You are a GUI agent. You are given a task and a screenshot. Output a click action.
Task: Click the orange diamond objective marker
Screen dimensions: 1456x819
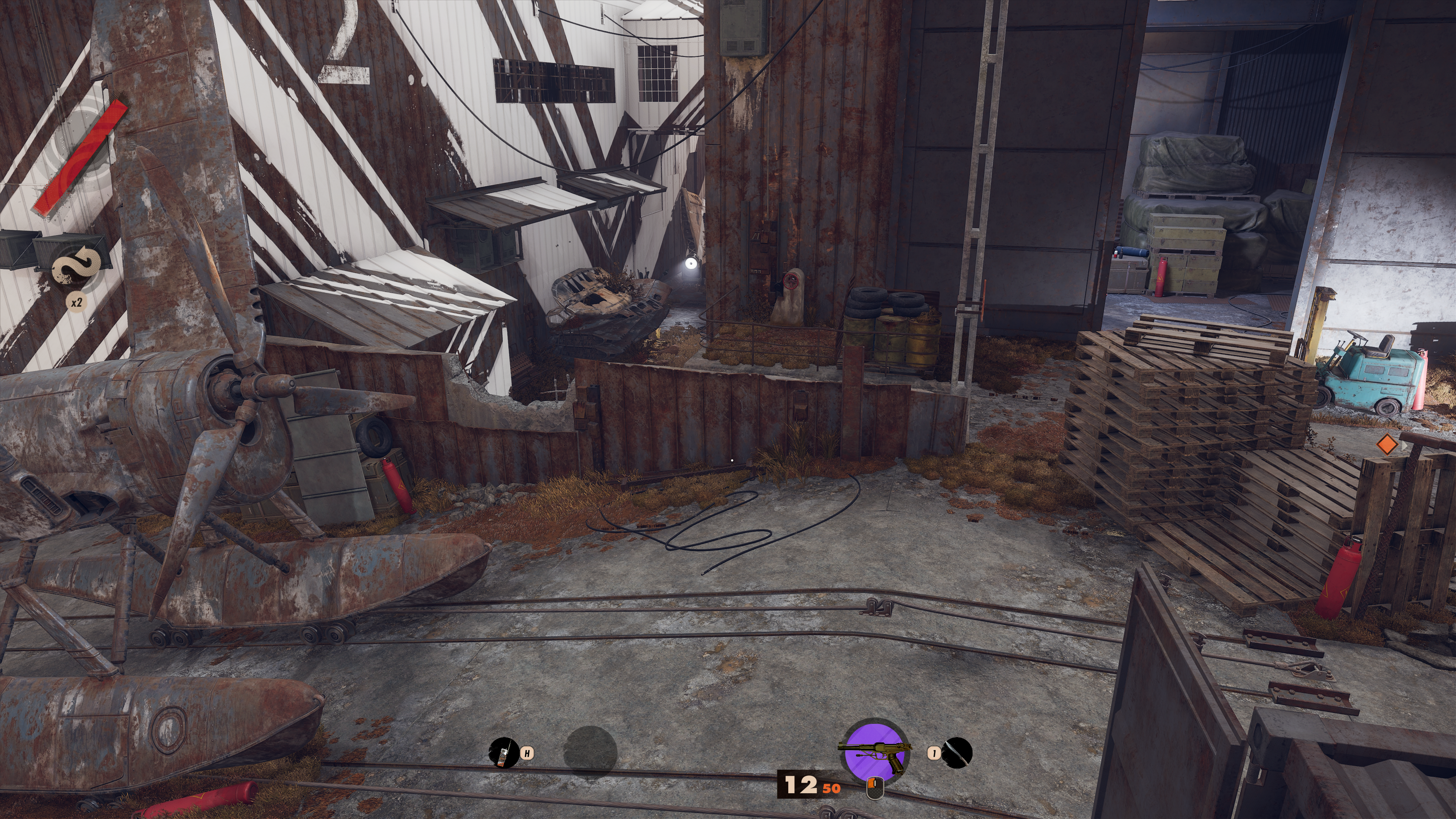coord(1387,444)
